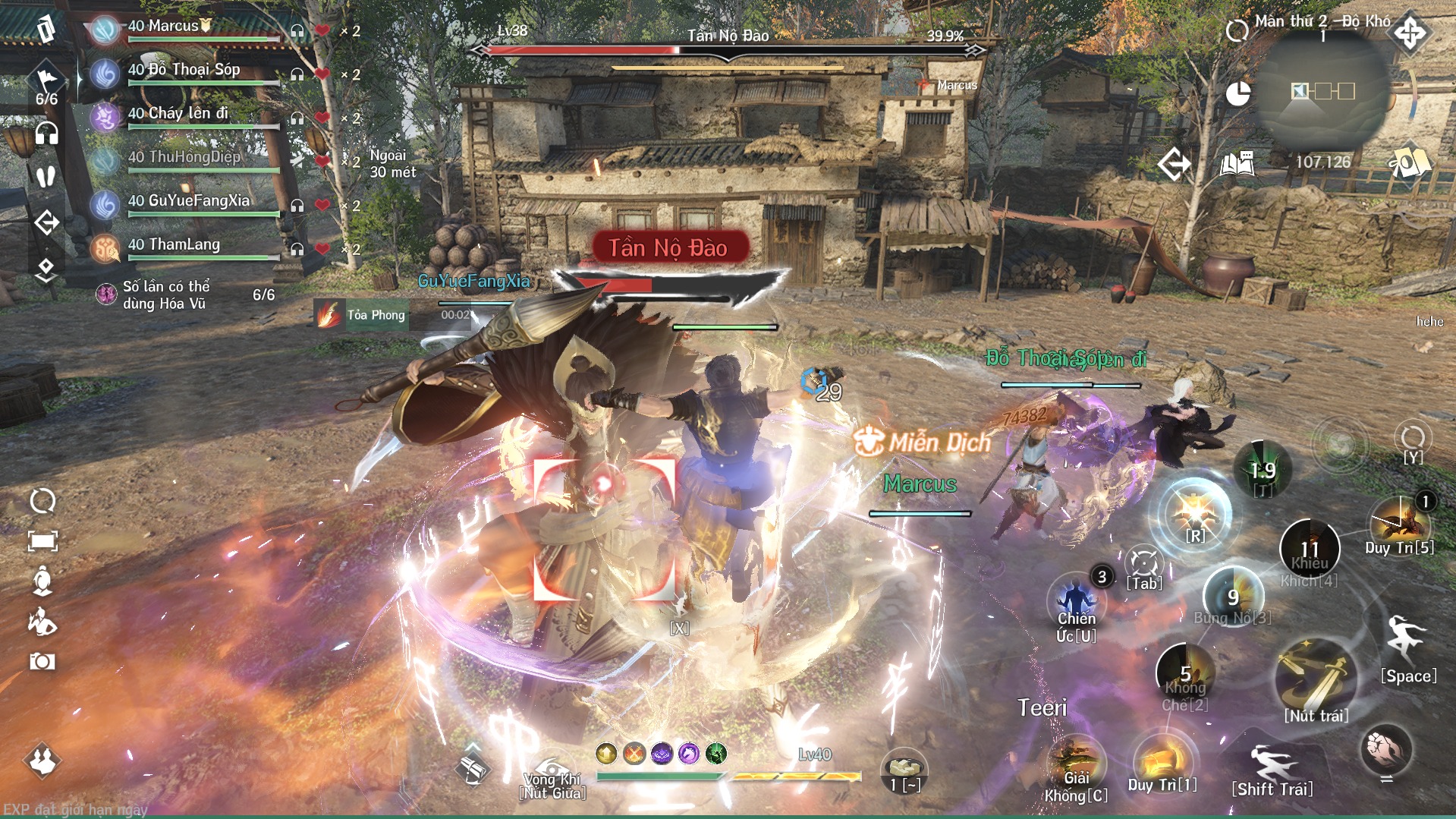Select party member Đỗ Thoại Sóp row
Image resolution: width=1456 pixels, height=819 pixels.
[x=184, y=73]
